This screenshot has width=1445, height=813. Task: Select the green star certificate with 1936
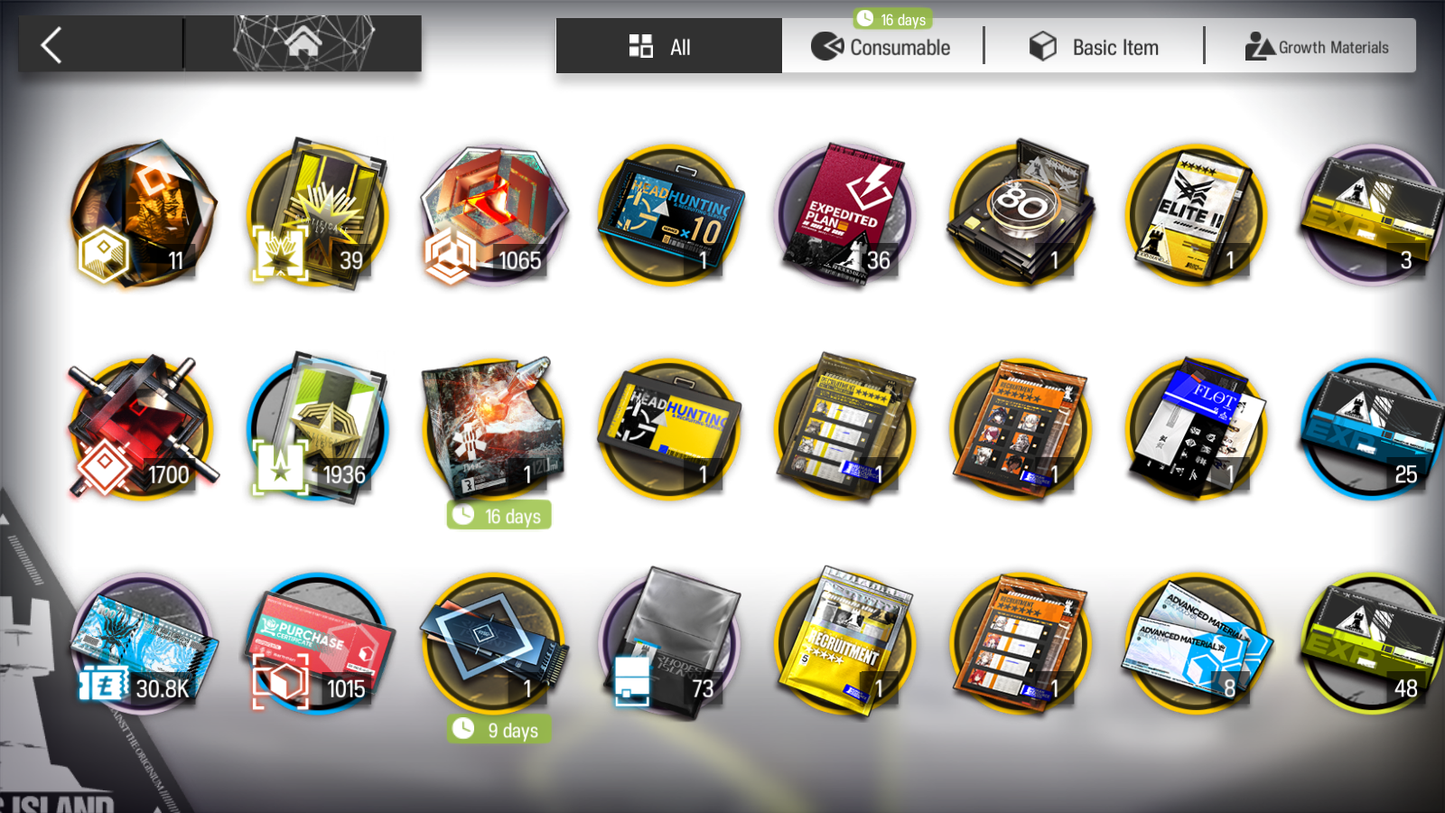point(318,429)
